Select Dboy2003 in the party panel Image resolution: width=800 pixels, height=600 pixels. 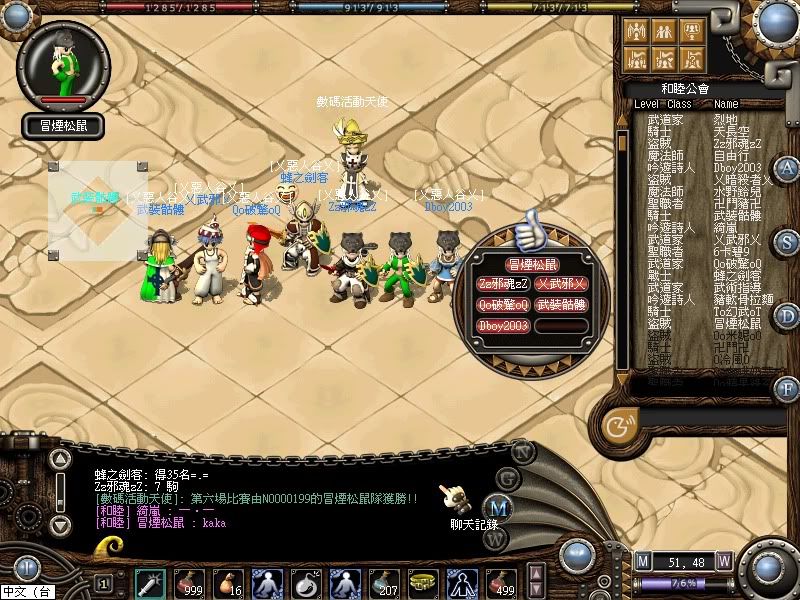tap(504, 325)
